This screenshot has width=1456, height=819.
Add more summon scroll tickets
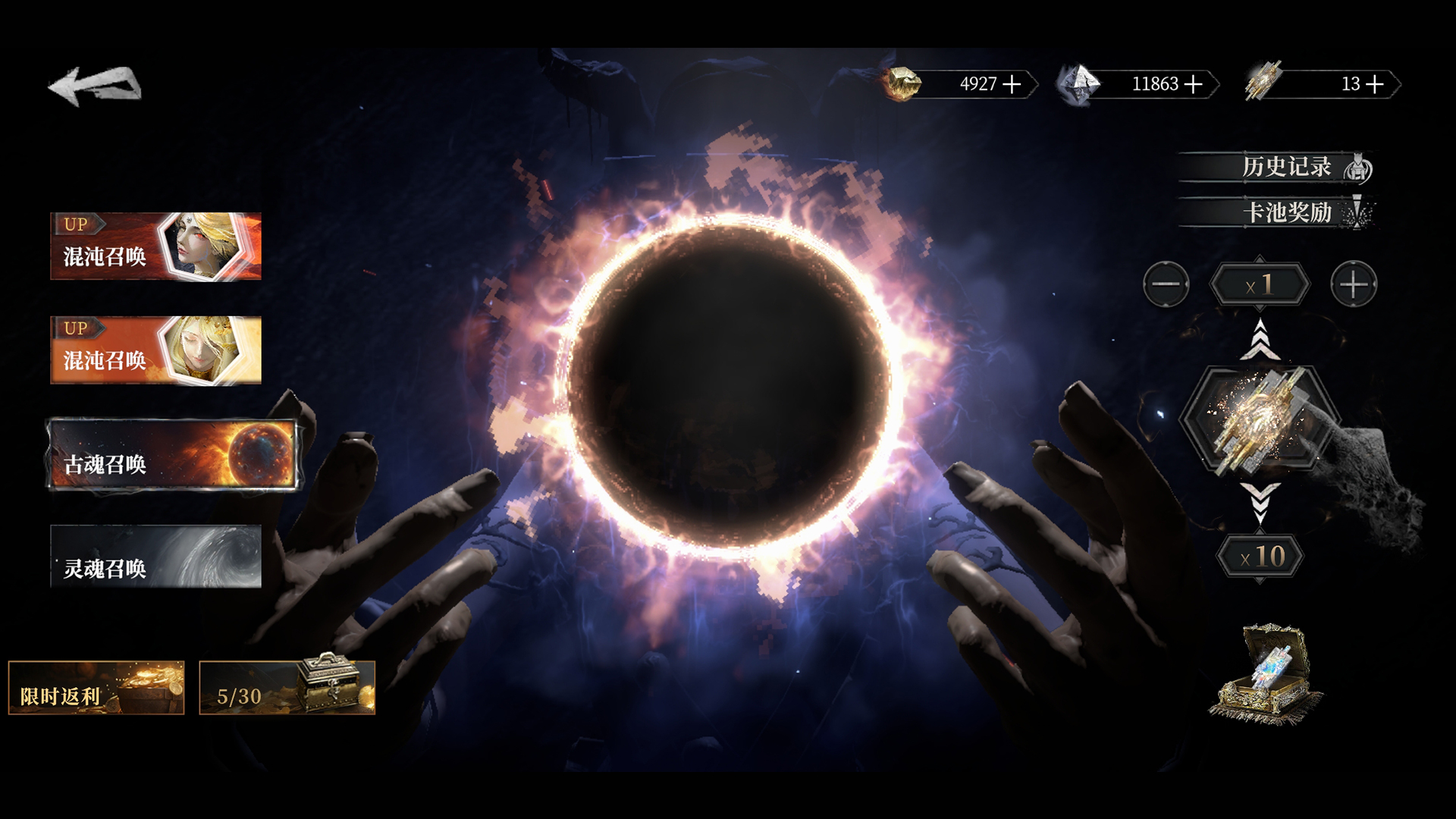point(1375,84)
